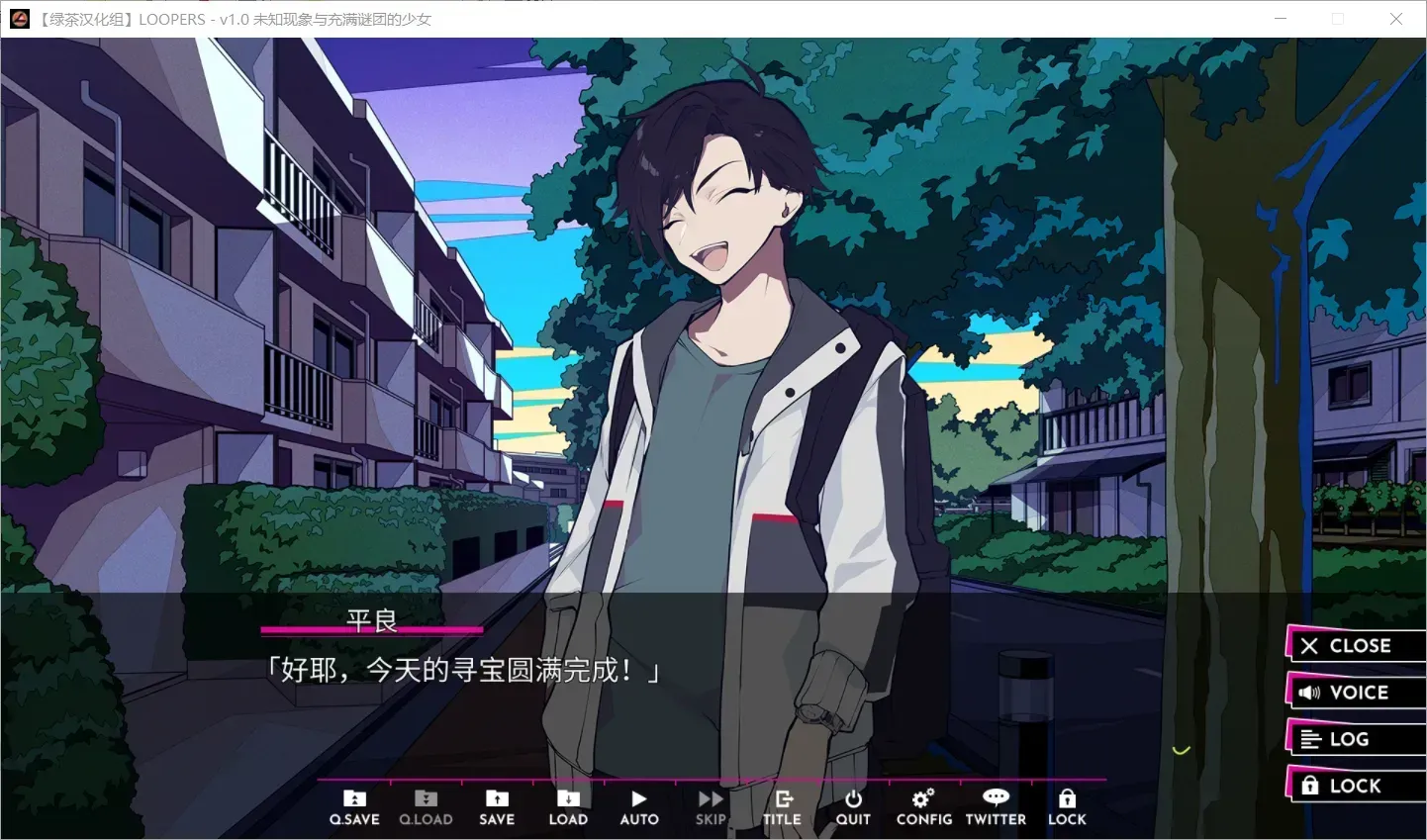Open the LOAD screen
The image size is (1427, 840).
click(x=568, y=804)
